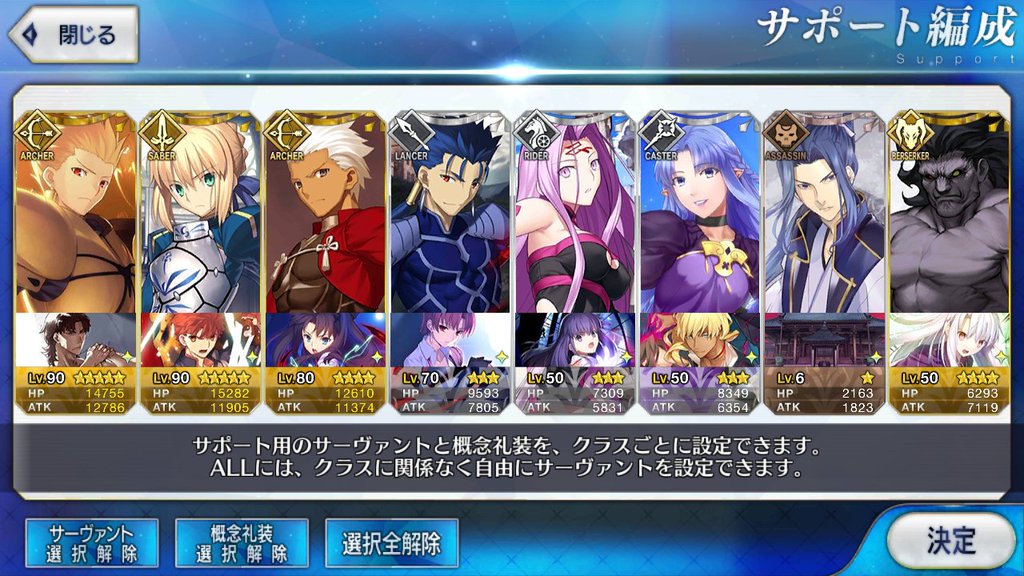The height and width of the screenshot is (576, 1024).
Task: Clear all selections with 選択全解除
Action: click(x=391, y=543)
